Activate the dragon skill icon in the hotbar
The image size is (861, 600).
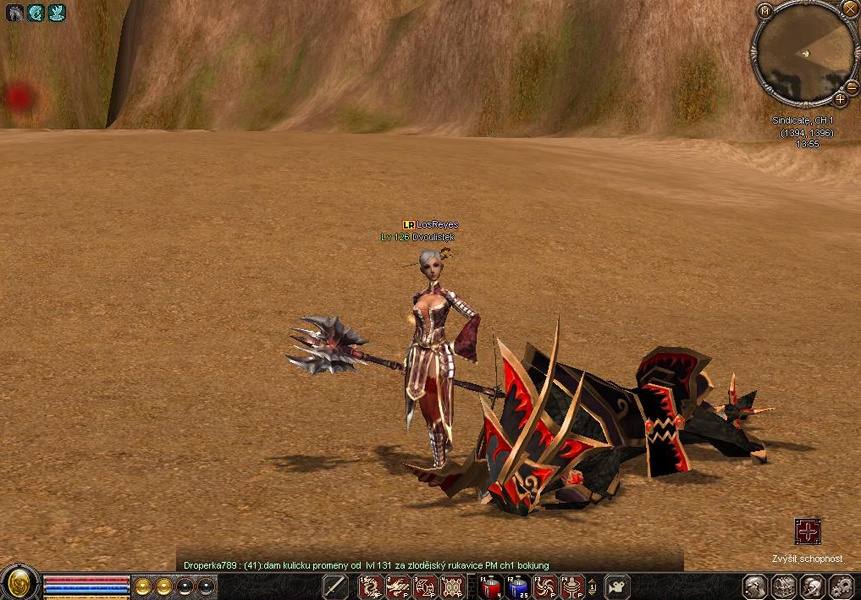(x=371, y=587)
